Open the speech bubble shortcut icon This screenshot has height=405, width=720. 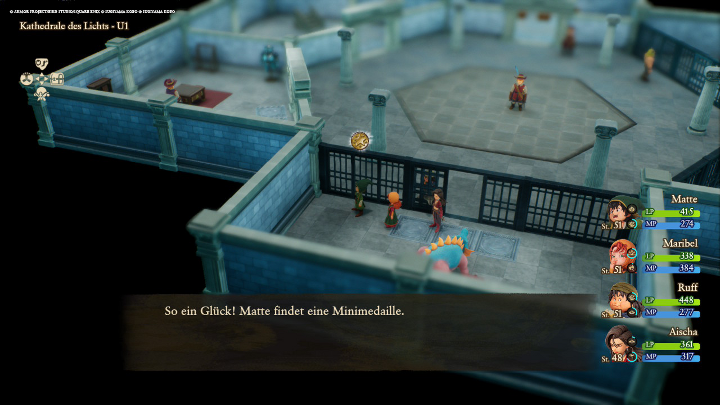[42, 63]
